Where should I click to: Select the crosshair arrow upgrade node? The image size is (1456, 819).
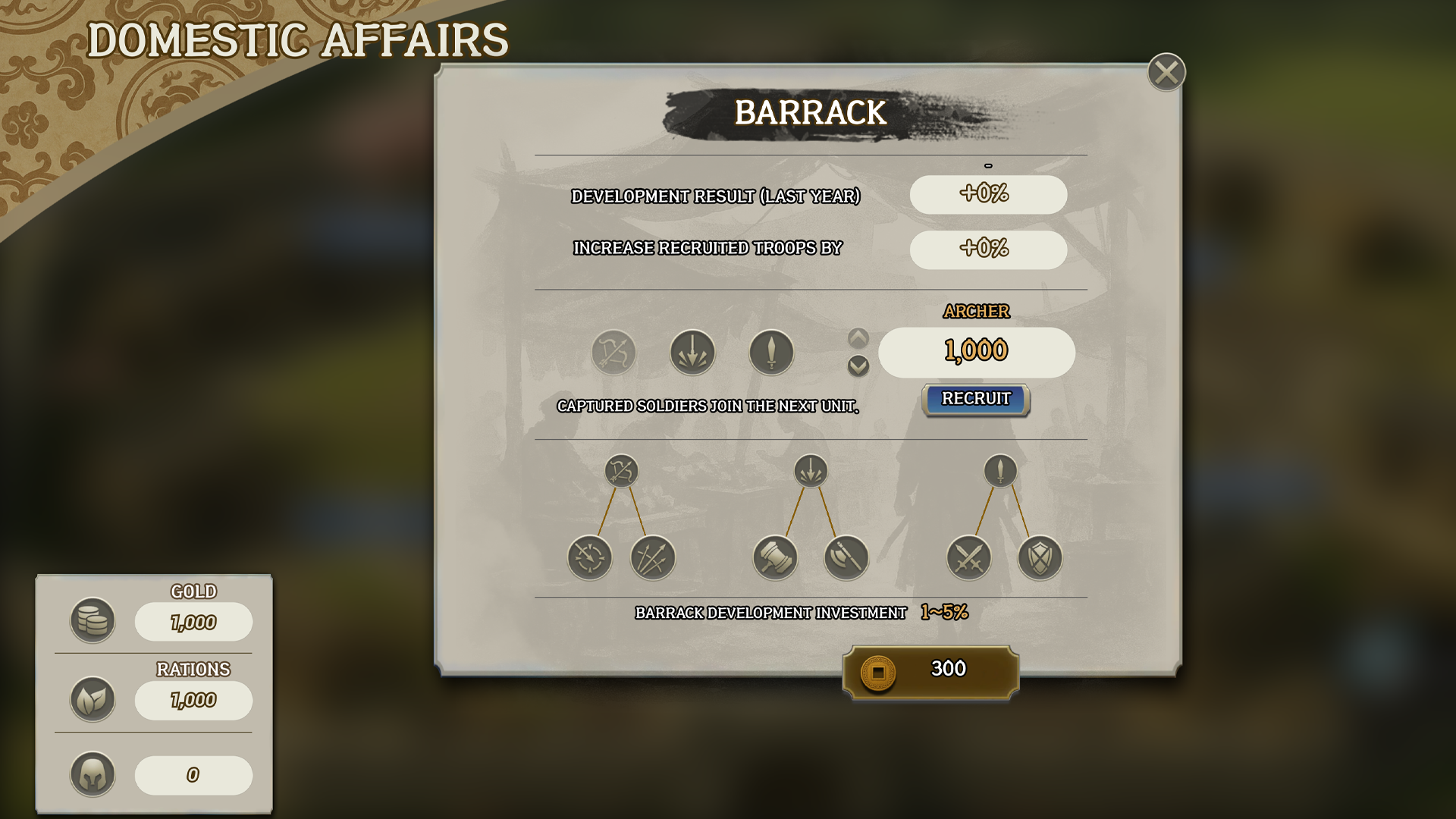click(589, 558)
